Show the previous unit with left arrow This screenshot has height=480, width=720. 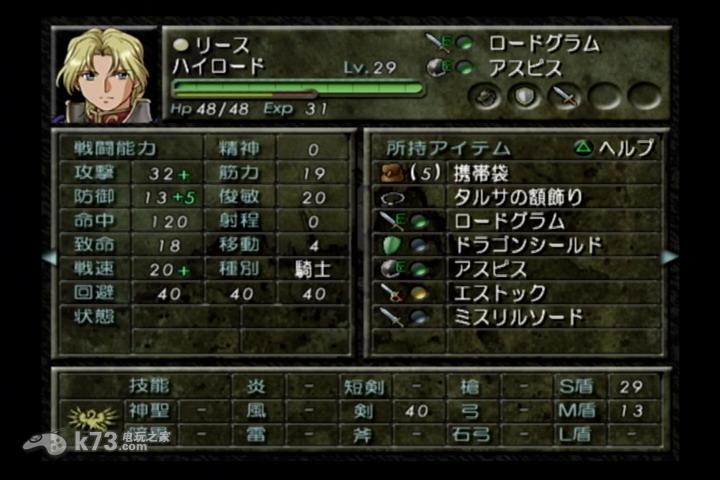[x=48, y=258]
